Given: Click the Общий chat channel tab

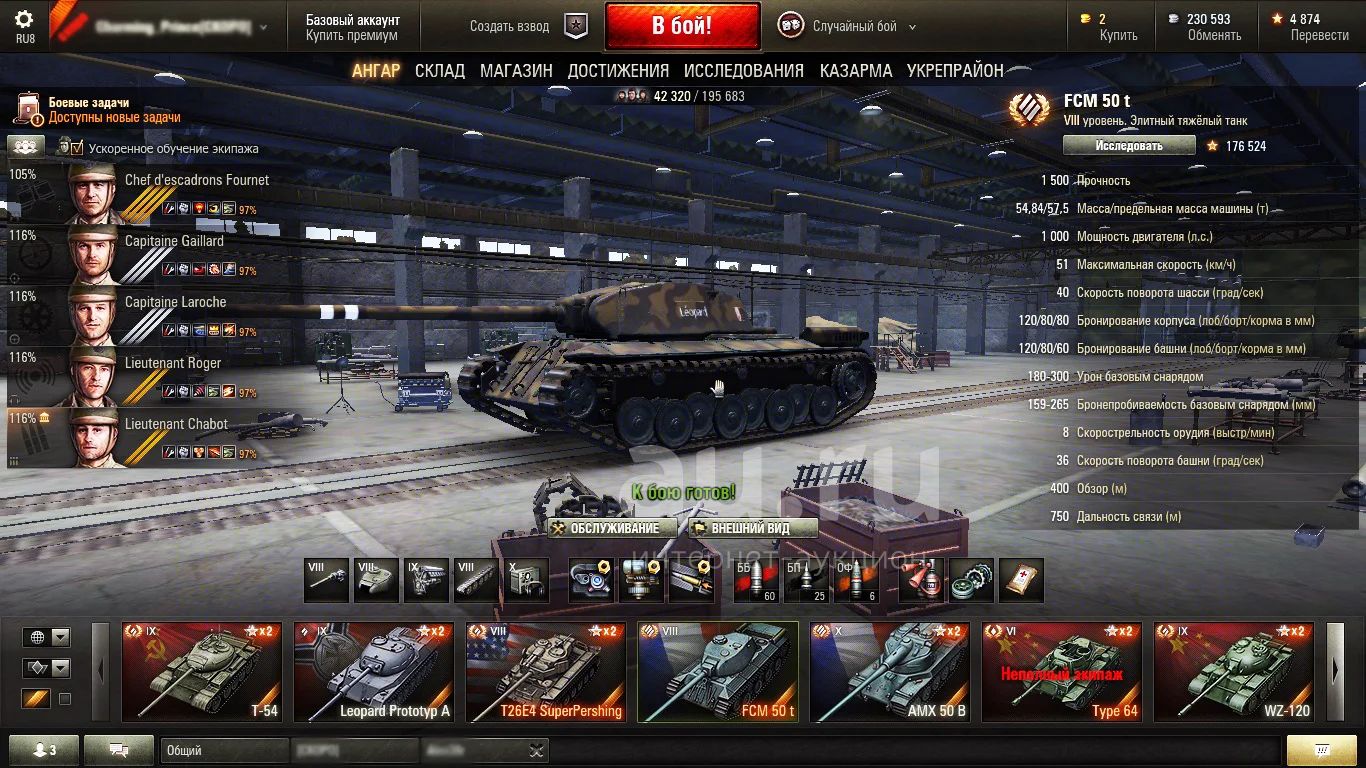Looking at the screenshot, I should coord(224,750).
